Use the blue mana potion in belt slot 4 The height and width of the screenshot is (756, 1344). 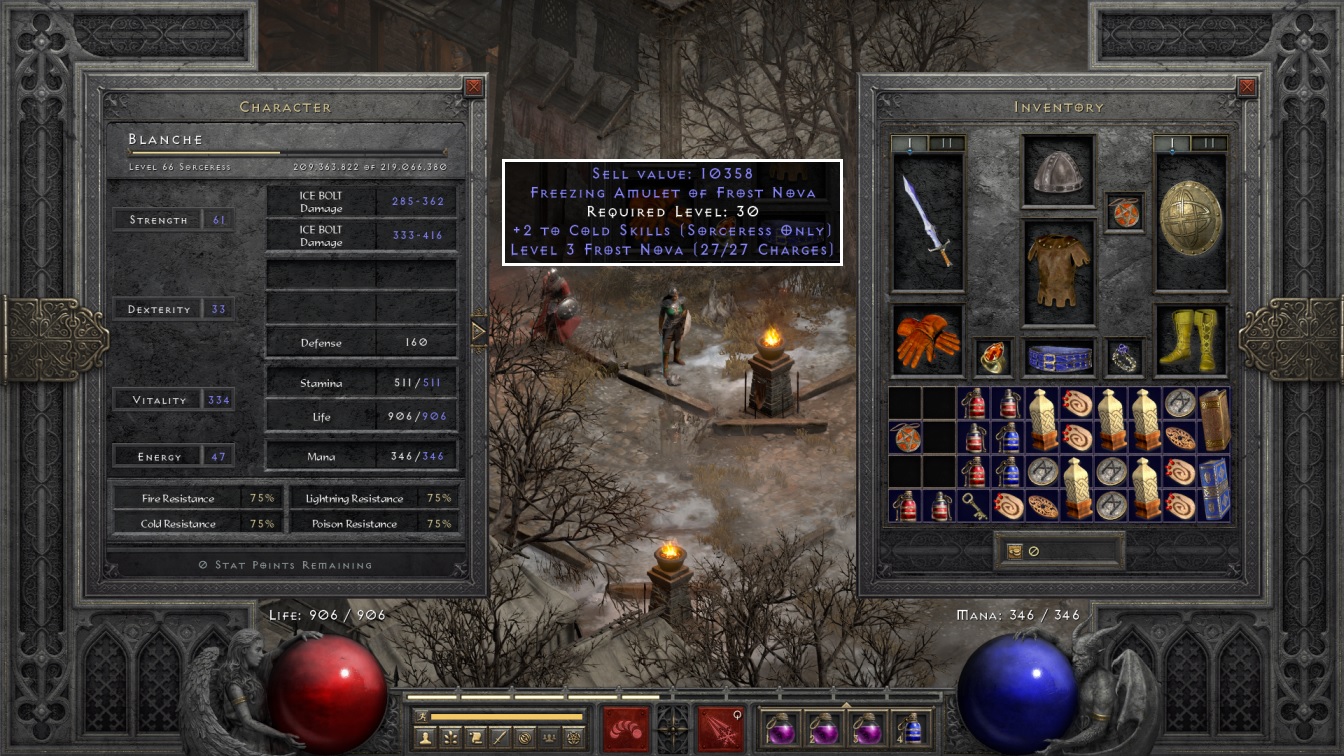911,728
